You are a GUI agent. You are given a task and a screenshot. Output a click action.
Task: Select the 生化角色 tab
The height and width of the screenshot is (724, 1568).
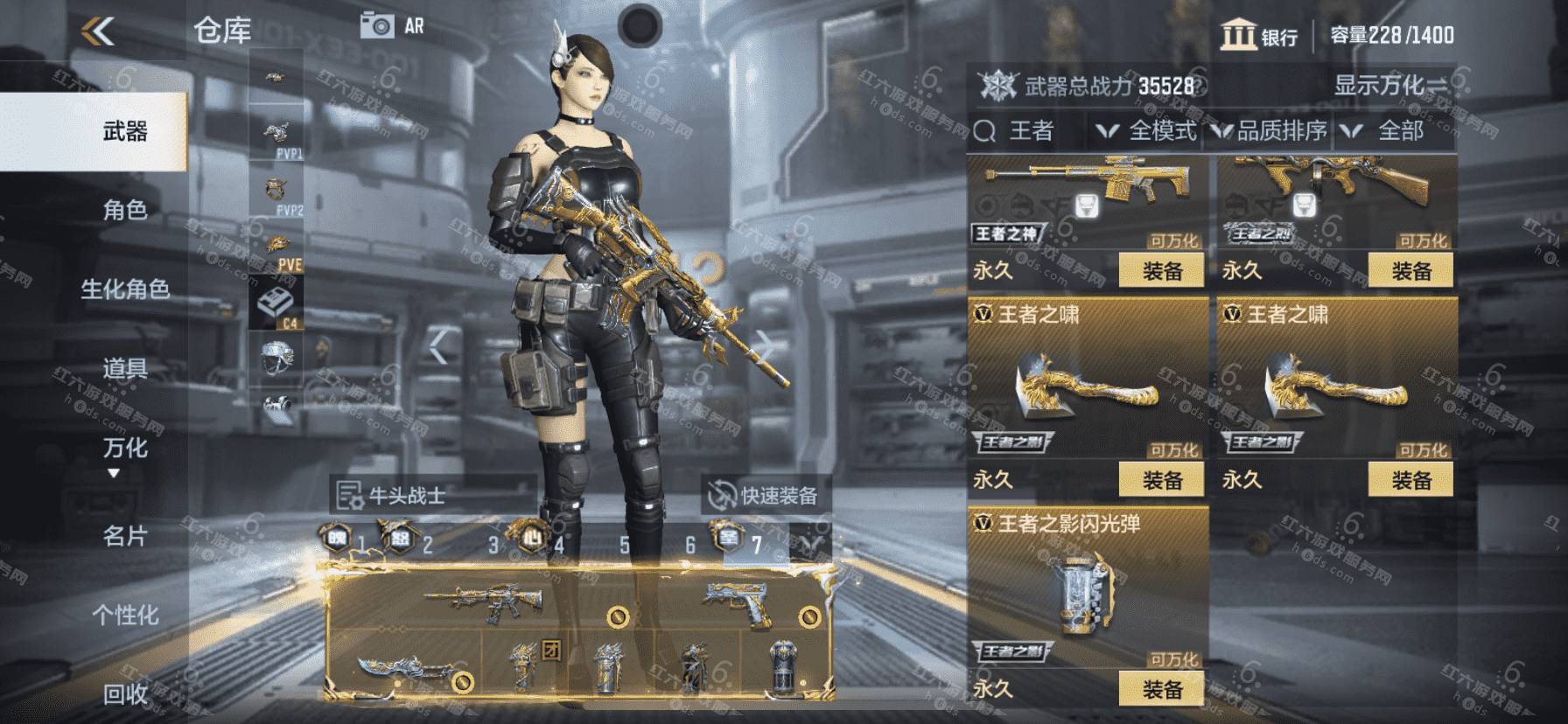click(124, 289)
